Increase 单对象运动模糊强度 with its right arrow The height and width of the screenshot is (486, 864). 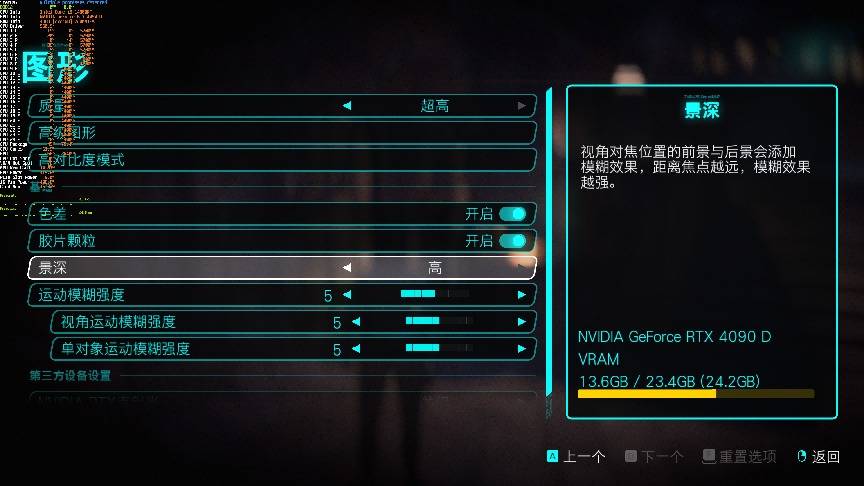[522, 349]
